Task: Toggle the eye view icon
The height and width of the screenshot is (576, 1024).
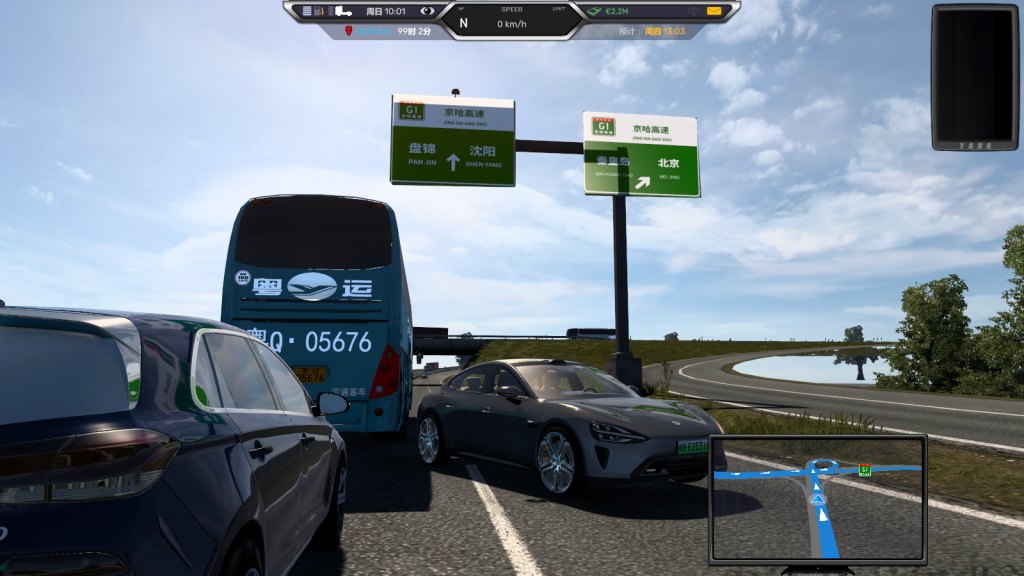Action: pos(427,11)
